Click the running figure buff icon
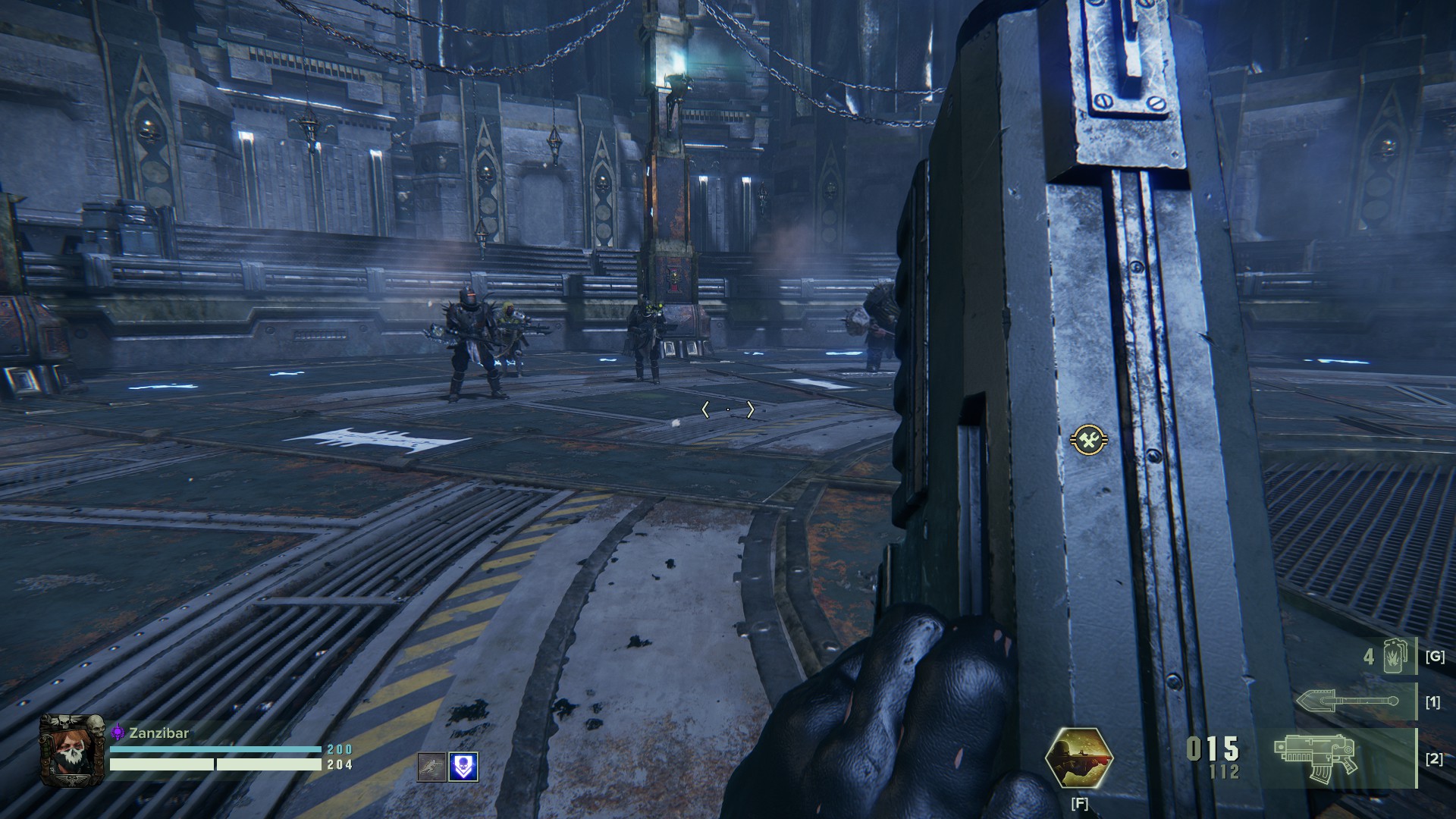1456x819 pixels. click(431, 767)
